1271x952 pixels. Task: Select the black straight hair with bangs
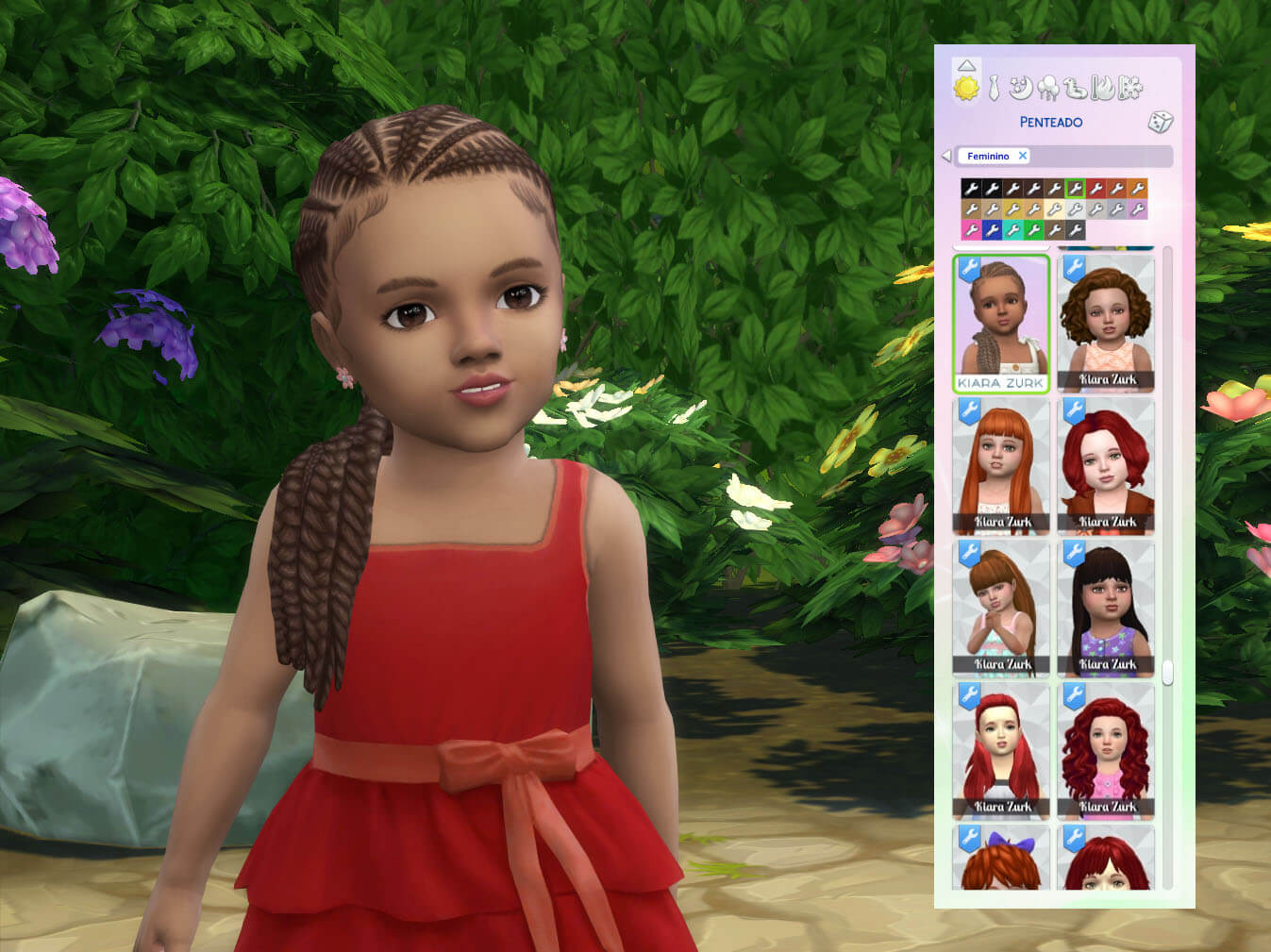click(1106, 608)
